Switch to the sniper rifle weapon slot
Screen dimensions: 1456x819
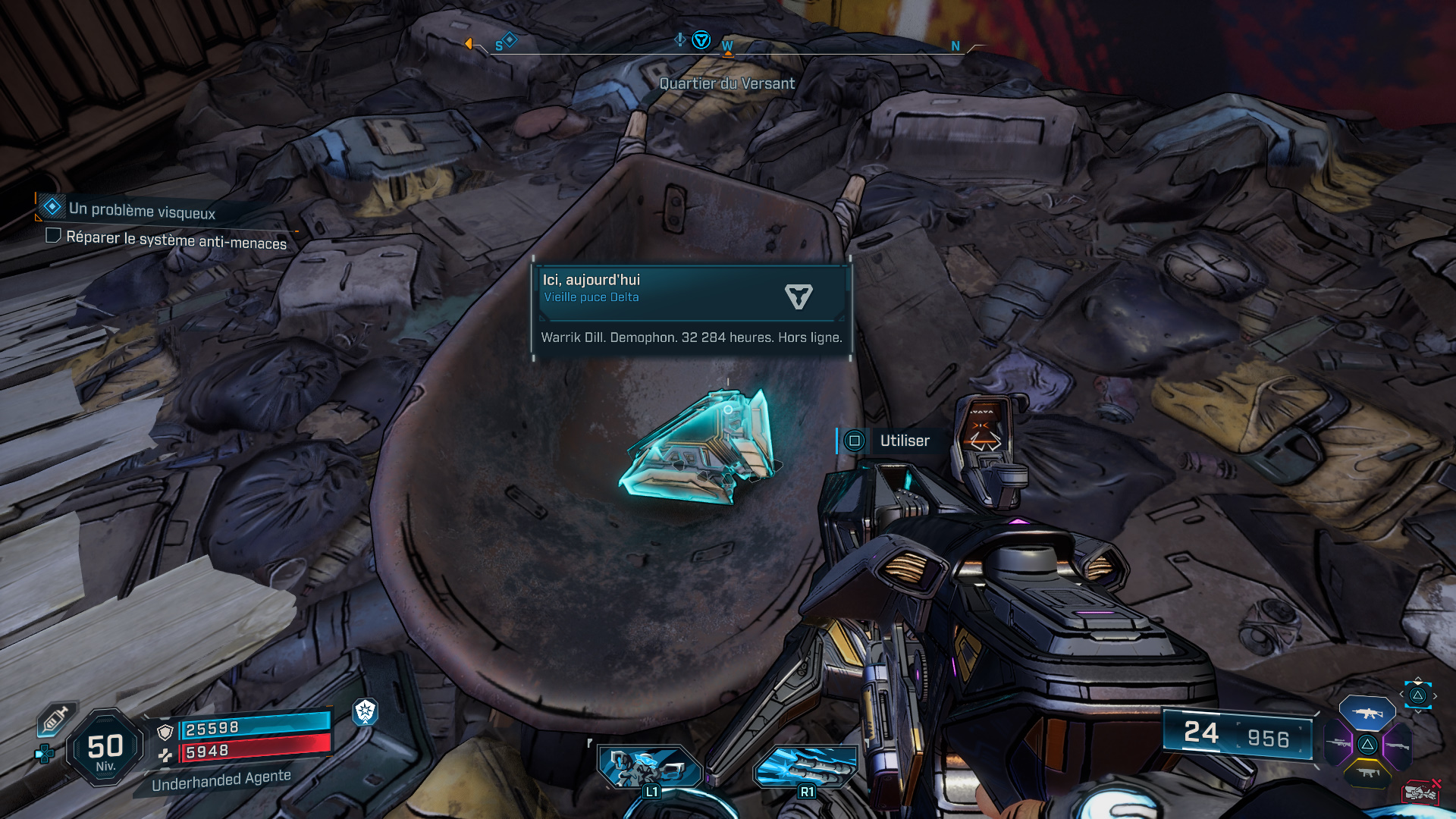[1338, 744]
